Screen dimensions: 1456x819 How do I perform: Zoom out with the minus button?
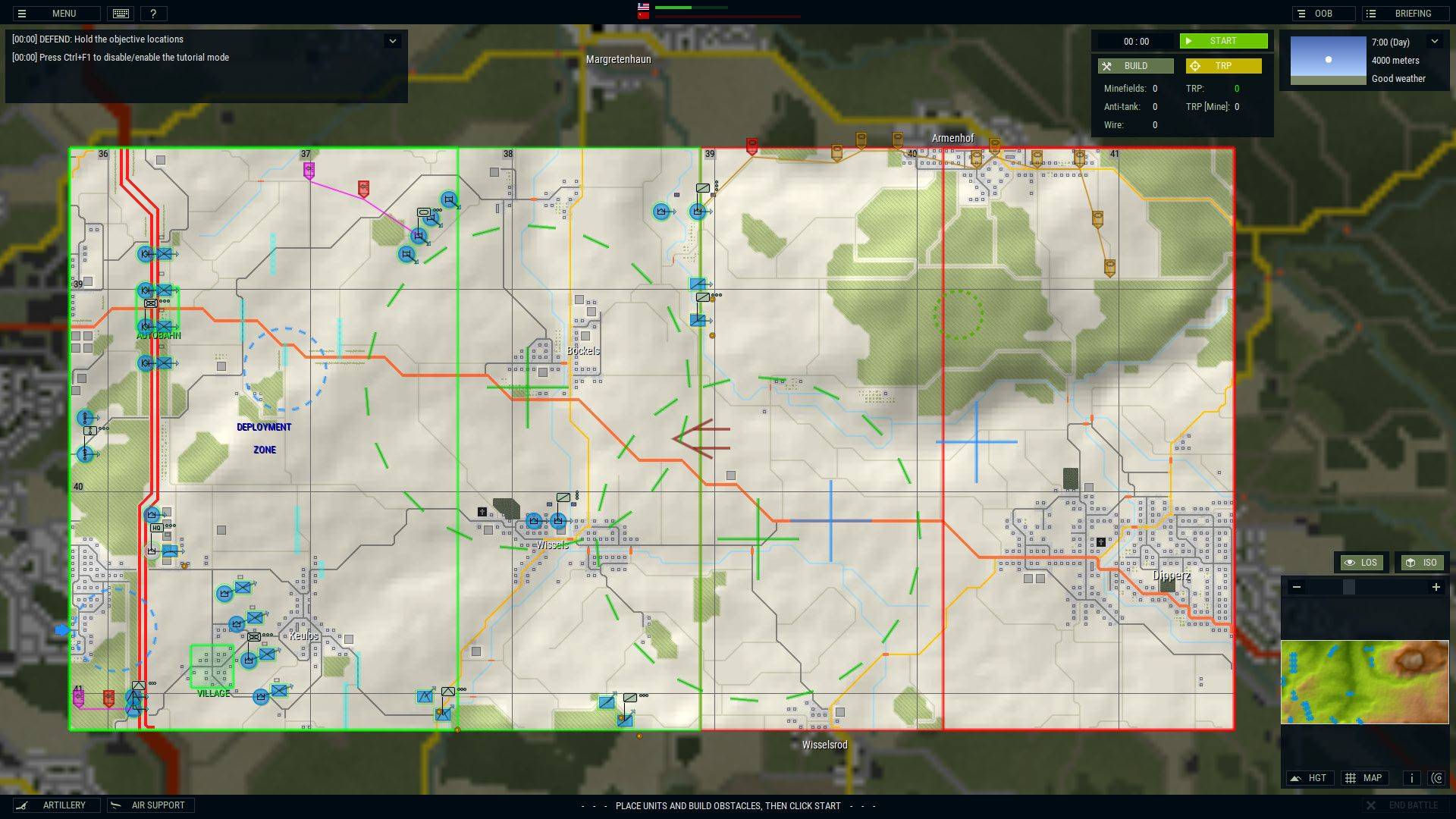1297,587
